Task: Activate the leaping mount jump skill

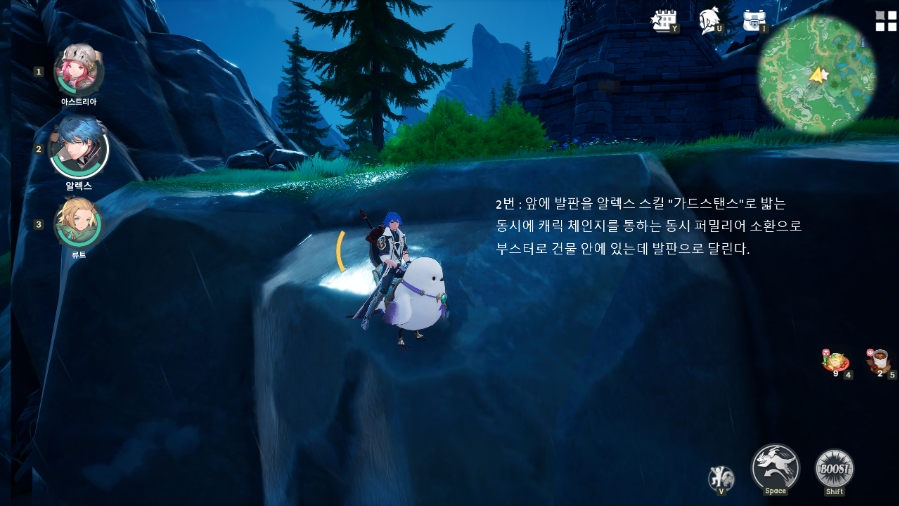Action: click(775, 467)
